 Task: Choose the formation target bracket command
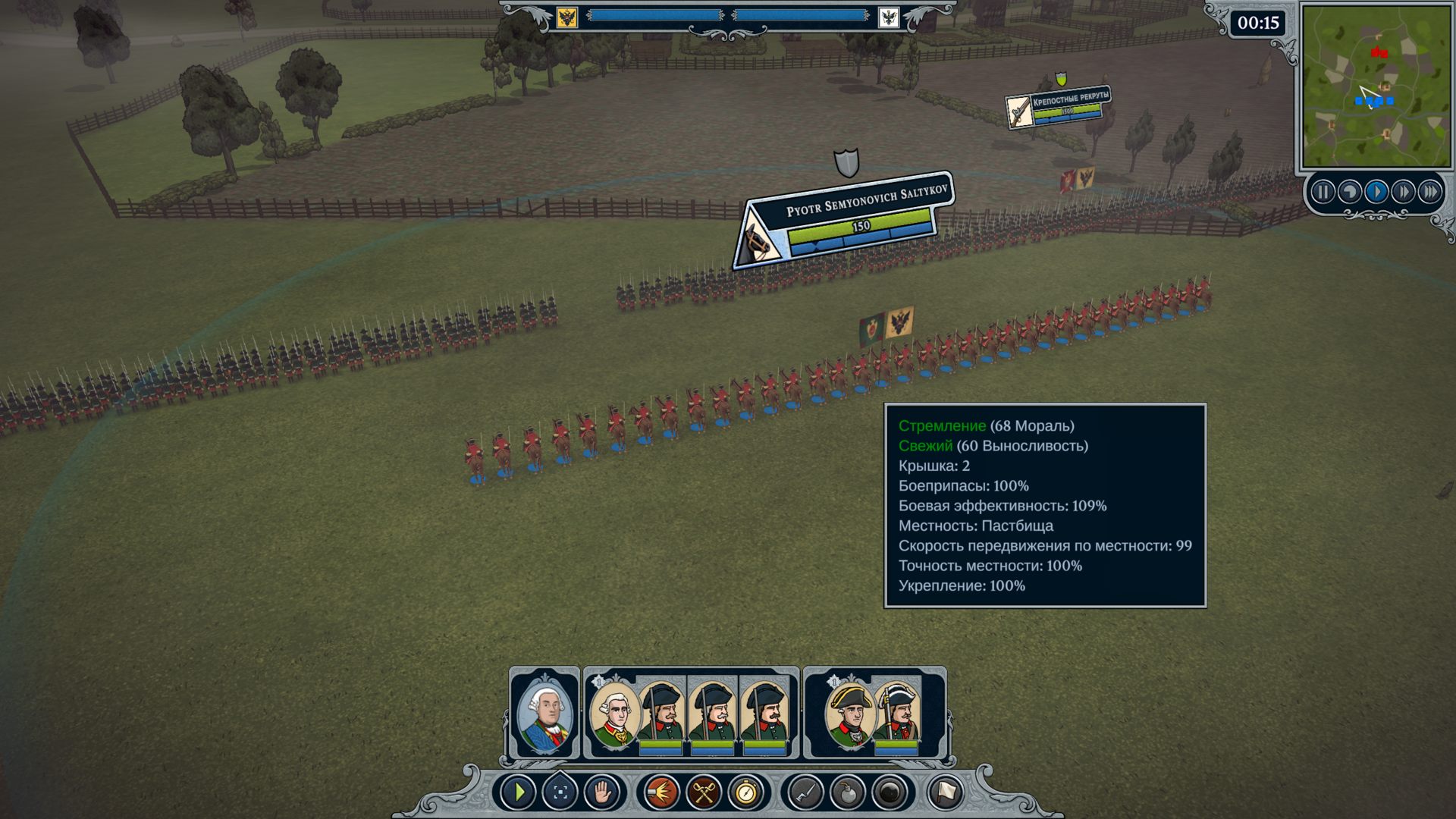click(560, 793)
